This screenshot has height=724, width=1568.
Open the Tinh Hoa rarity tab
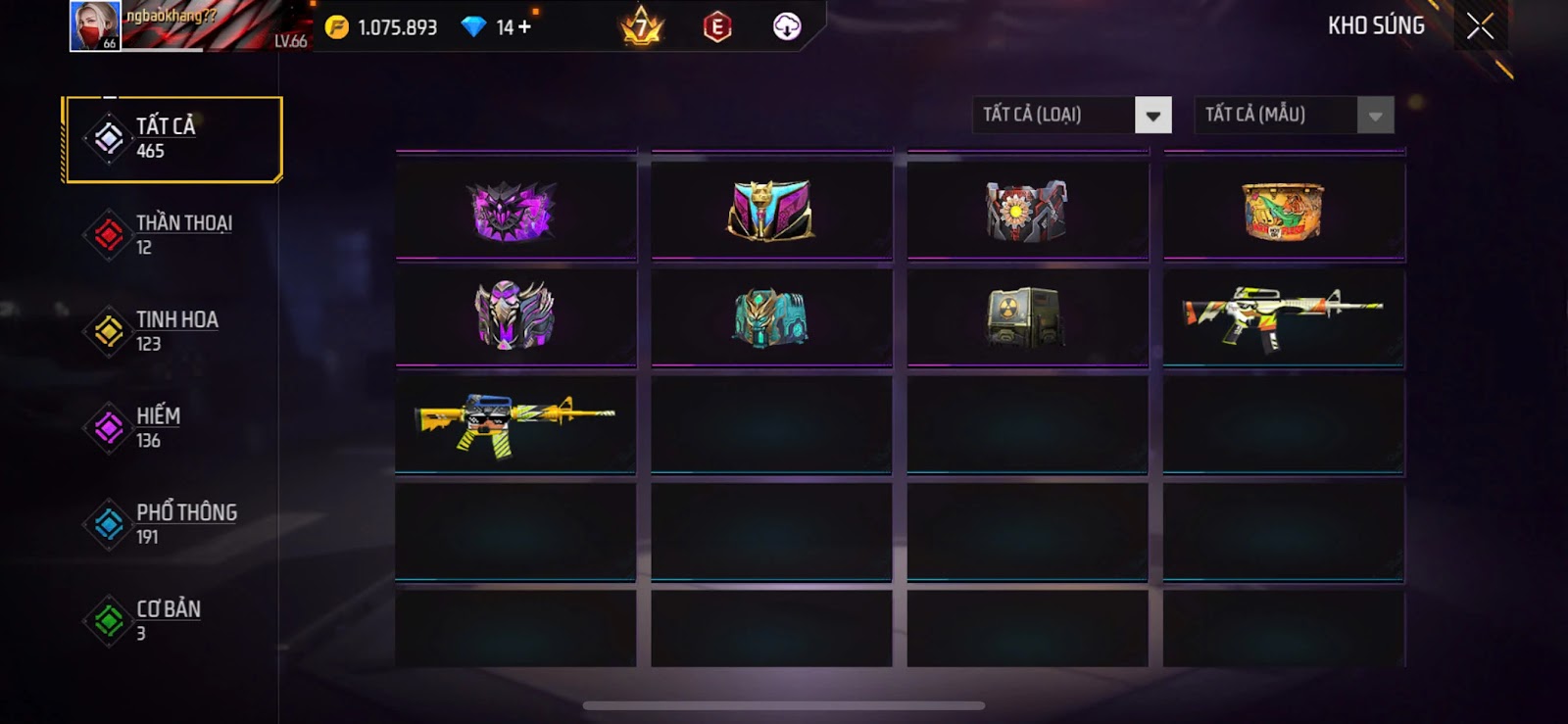pyautogui.click(x=172, y=331)
